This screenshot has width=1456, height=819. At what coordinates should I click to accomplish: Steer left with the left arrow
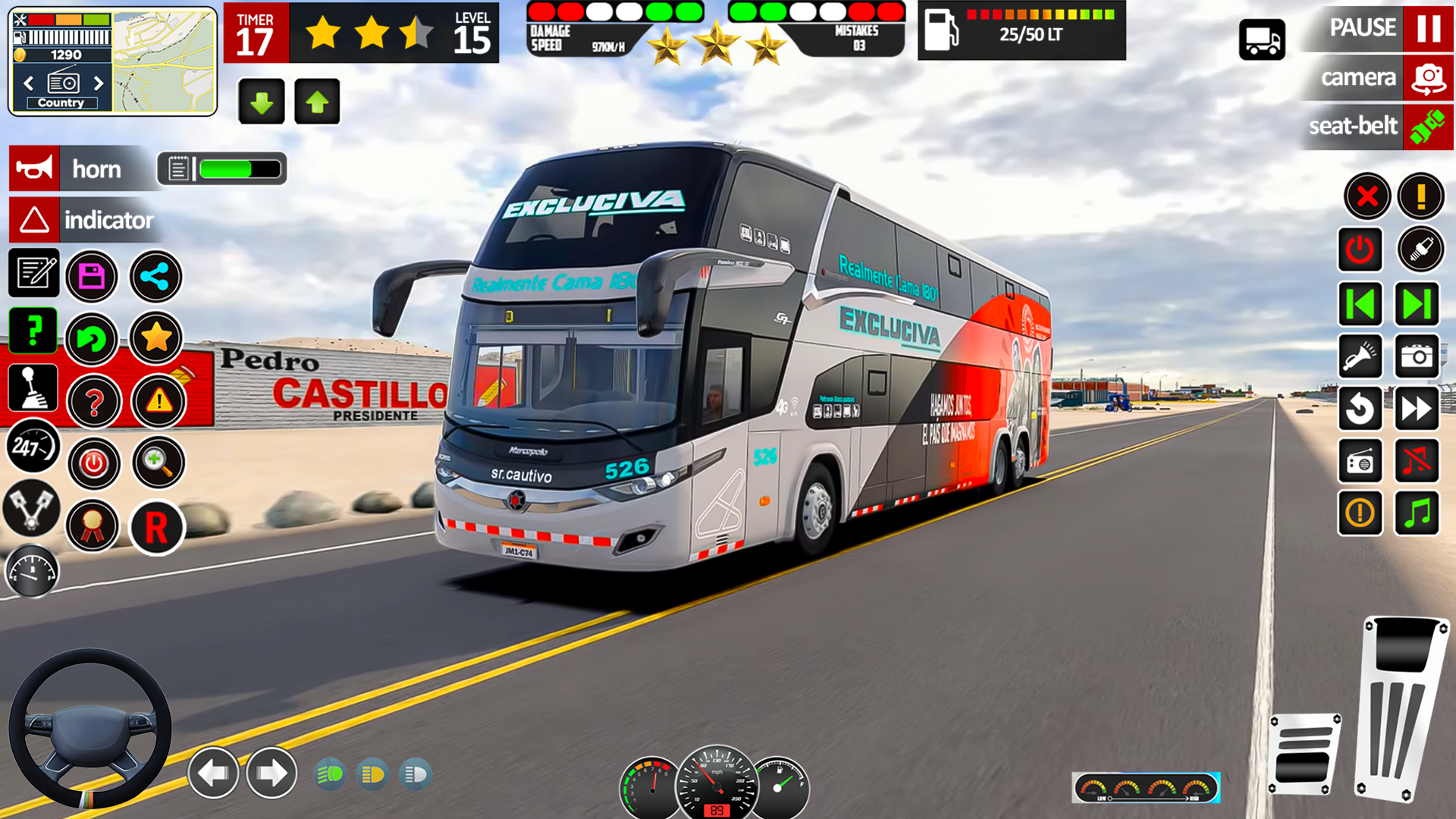click(x=213, y=773)
